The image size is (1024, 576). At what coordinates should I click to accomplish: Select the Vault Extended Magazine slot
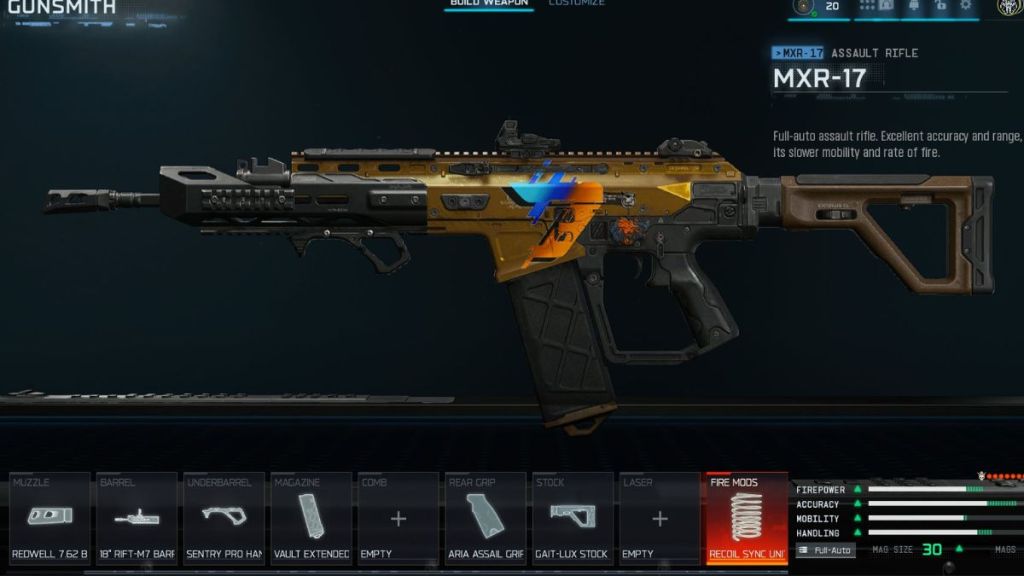pos(311,518)
